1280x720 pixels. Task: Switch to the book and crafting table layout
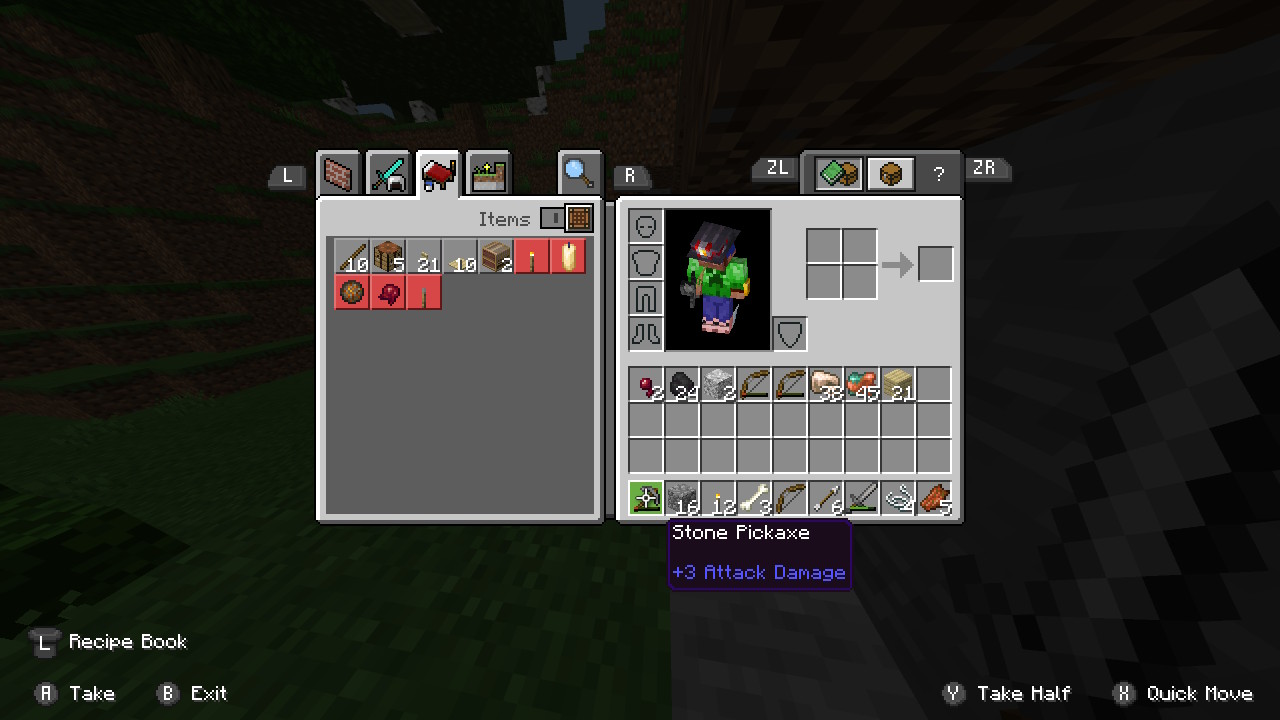coord(838,175)
